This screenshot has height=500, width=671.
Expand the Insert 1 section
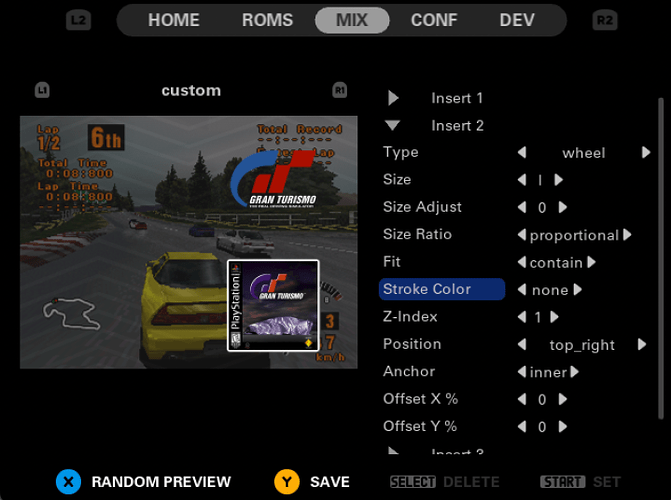(x=394, y=98)
